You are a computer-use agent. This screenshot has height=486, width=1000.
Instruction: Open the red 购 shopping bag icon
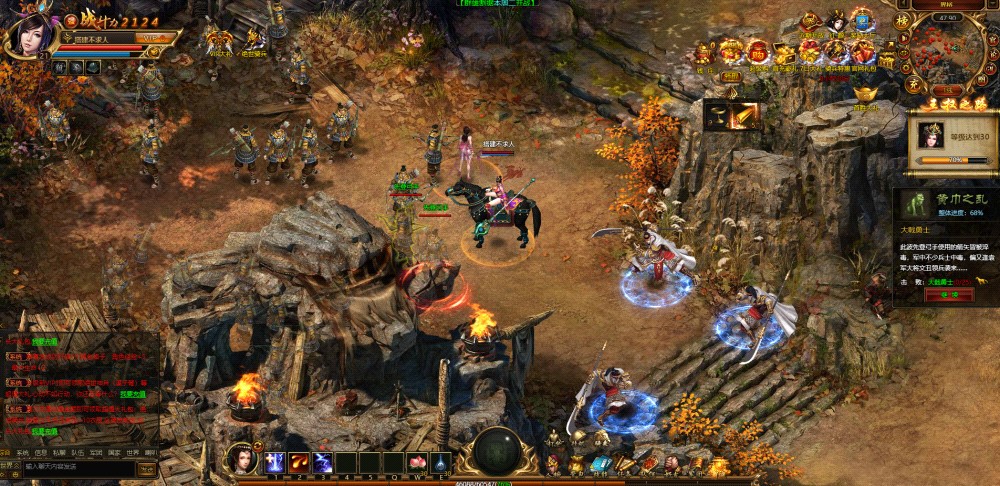point(757,52)
